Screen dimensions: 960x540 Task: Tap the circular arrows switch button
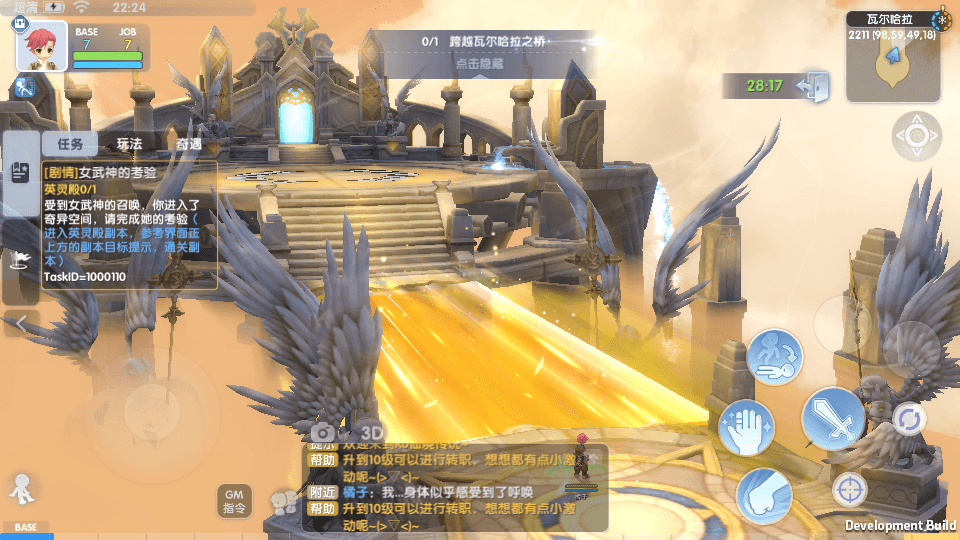(x=908, y=418)
